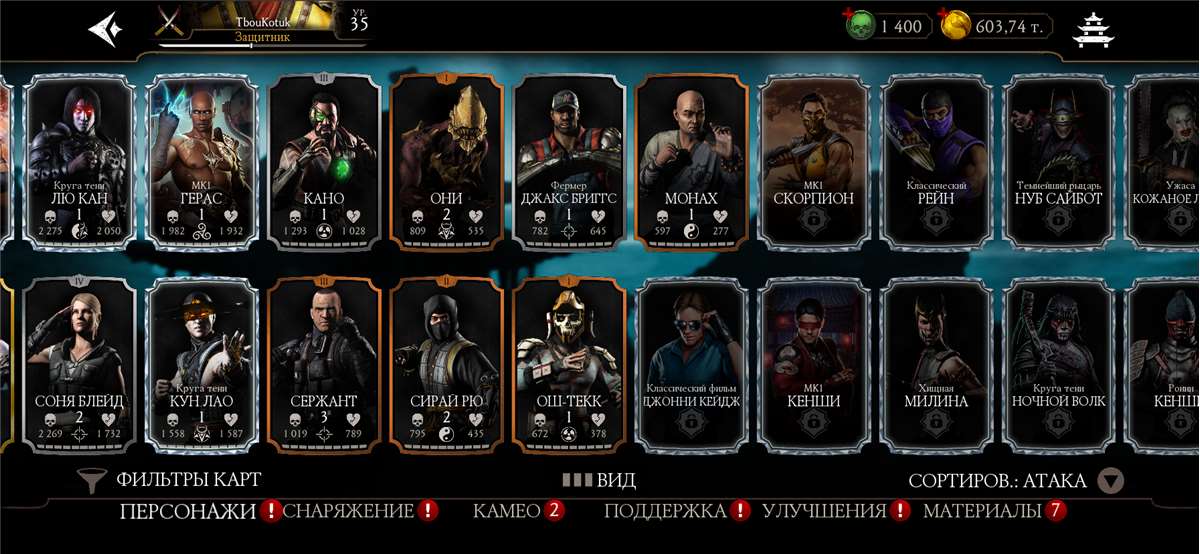Image resolution: width=1200 pixels, height=554 pixels.
Task: Pick the Они character card
Action: pos(446,160)
